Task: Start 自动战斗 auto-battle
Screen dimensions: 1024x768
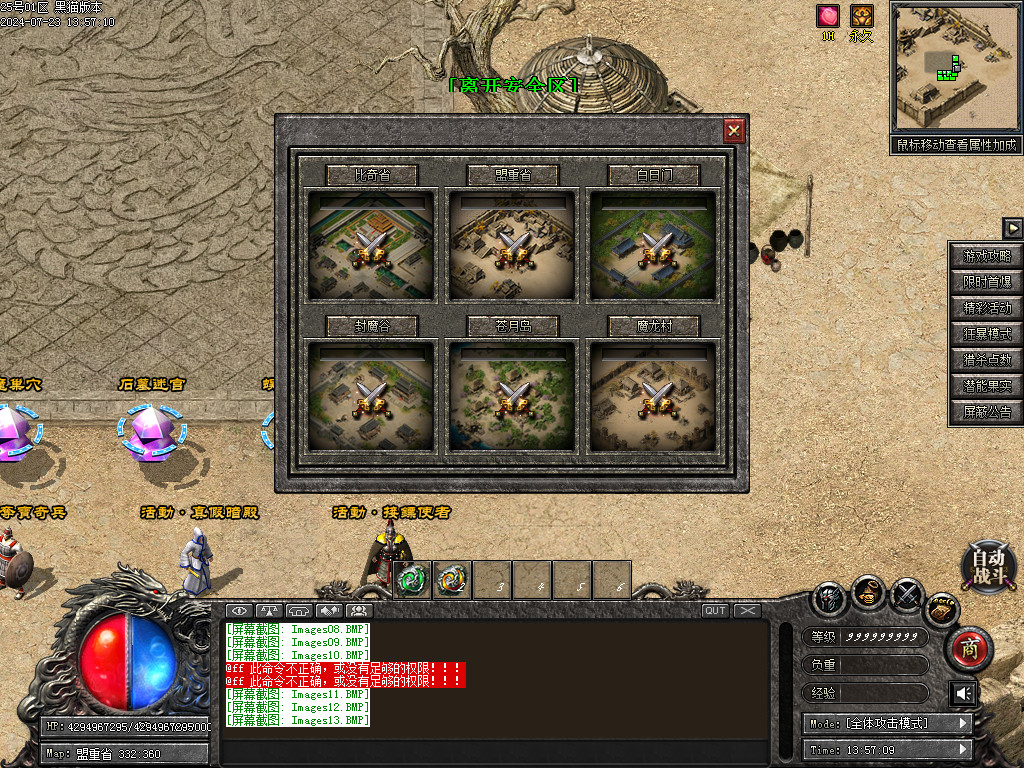Action: [x=989, y=566]
